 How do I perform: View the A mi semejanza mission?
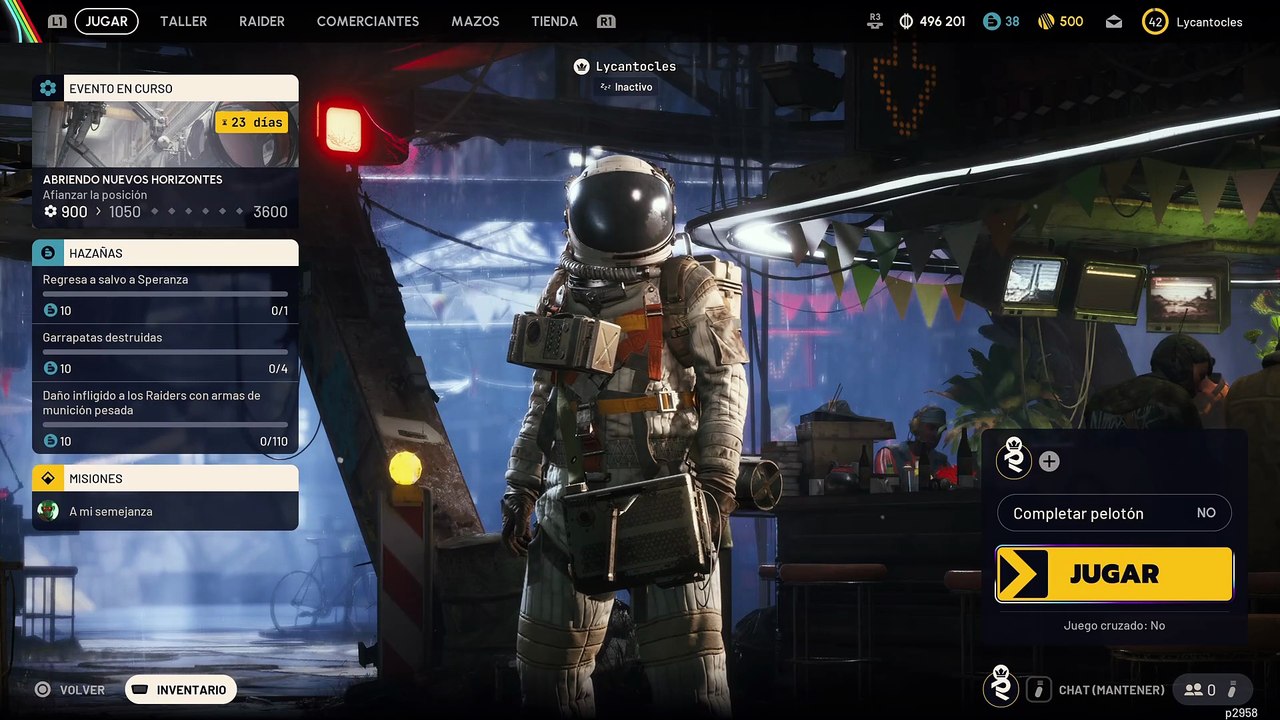(x=165, y=511)
